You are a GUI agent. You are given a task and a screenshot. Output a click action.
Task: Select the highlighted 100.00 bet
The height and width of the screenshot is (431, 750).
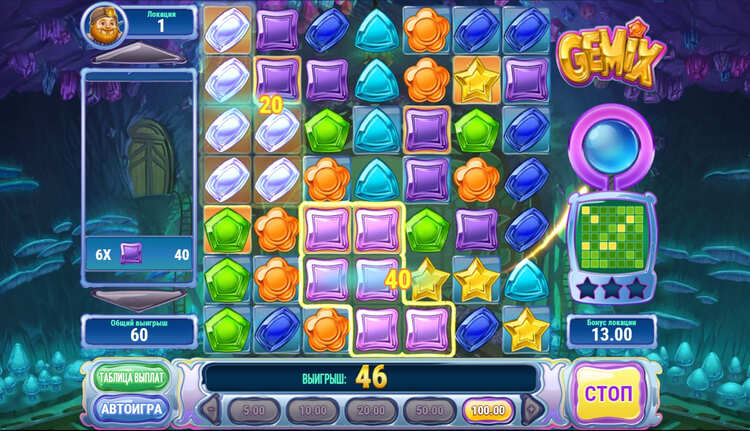click(487, 410)
